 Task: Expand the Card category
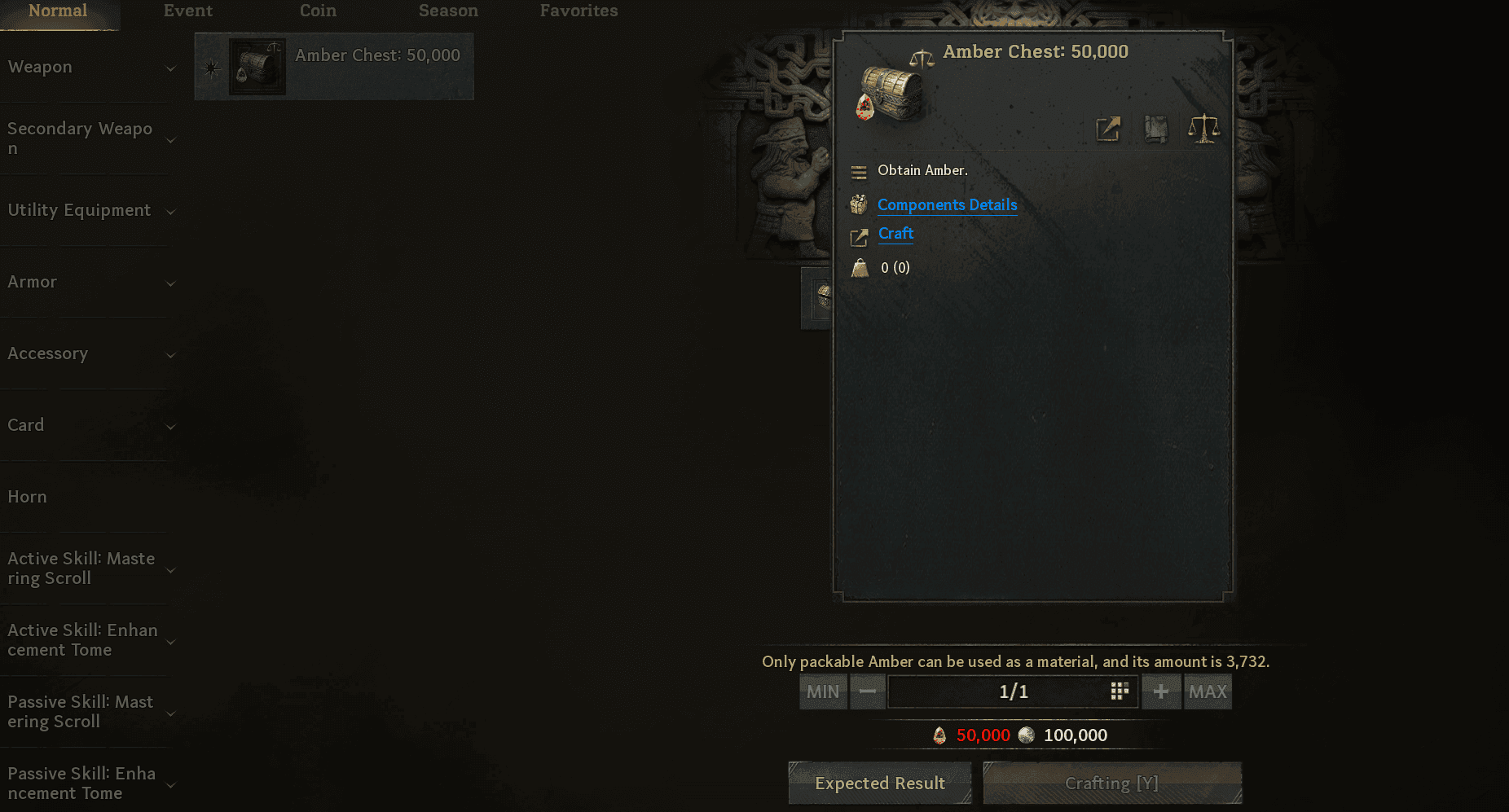170,427
